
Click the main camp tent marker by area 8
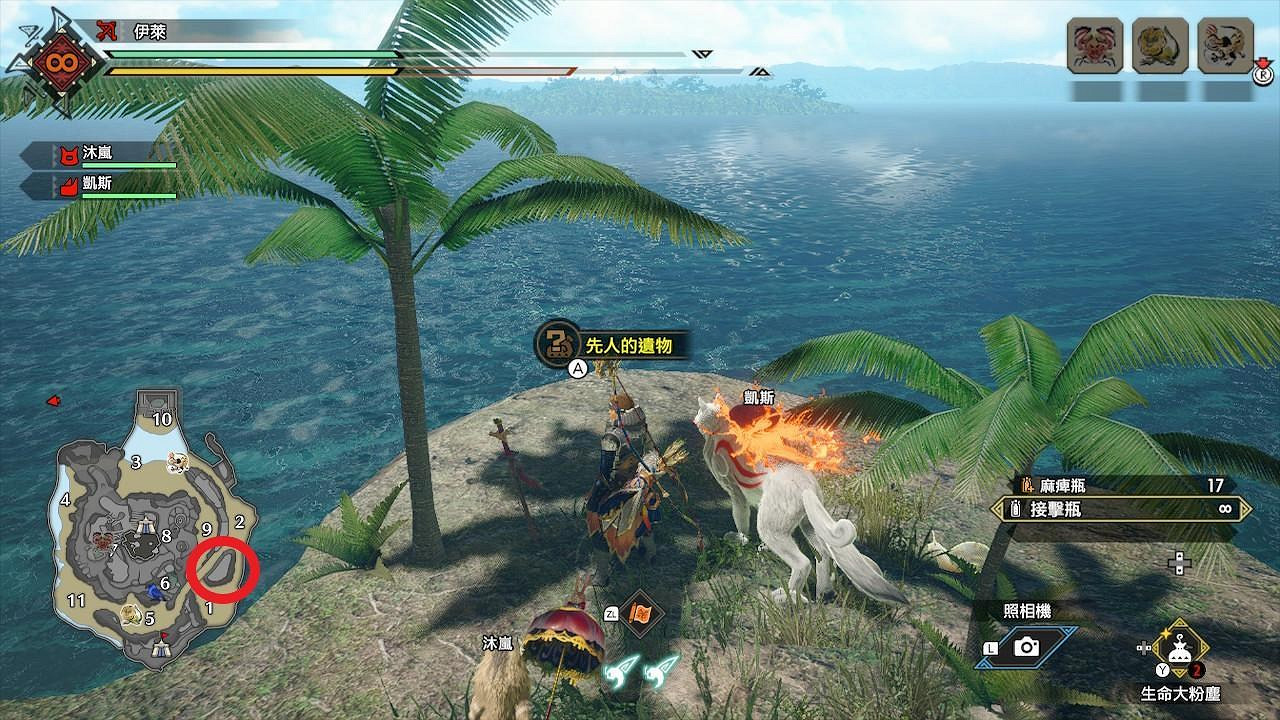(x=147, y=524)
